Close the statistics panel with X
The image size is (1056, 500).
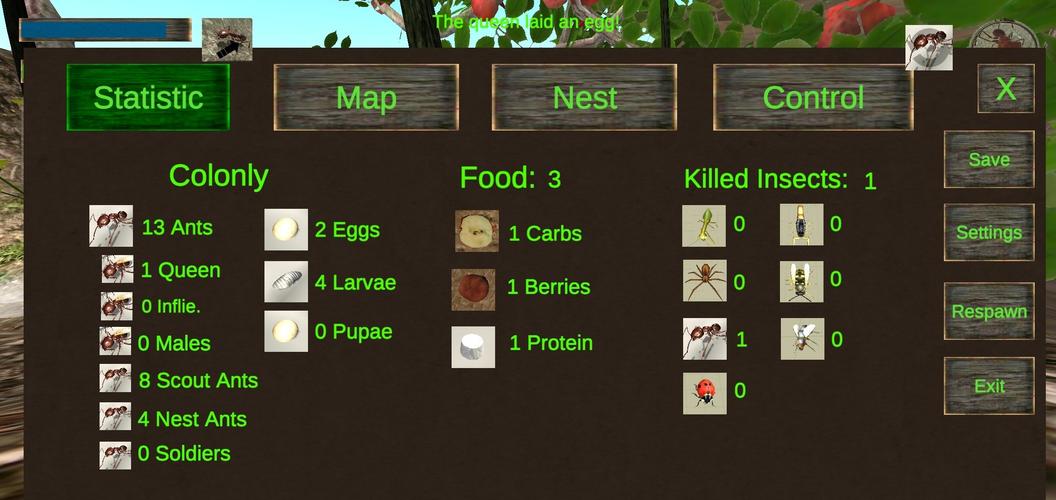pos(1005,89)
